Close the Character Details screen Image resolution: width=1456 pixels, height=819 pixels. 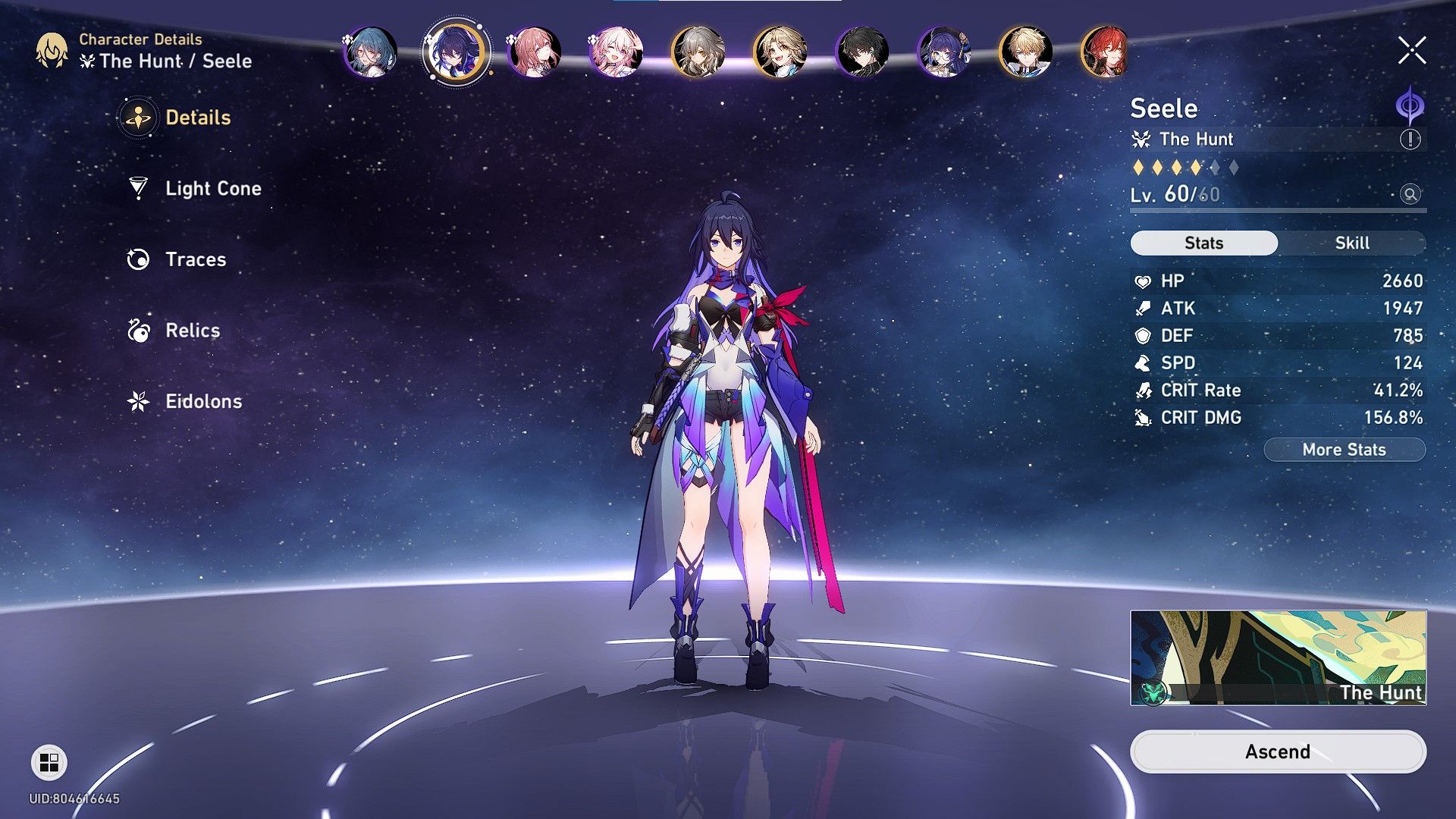1410,52
